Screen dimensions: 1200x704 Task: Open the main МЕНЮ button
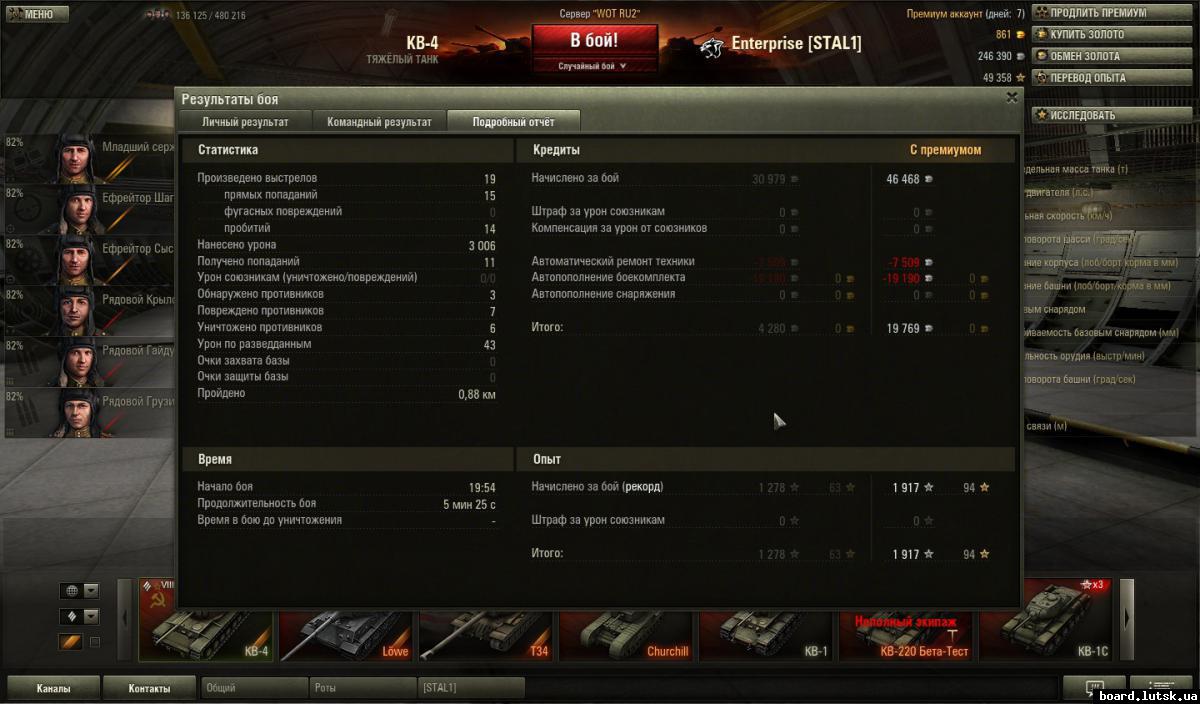pyautogui.click(x=35, y=14)
